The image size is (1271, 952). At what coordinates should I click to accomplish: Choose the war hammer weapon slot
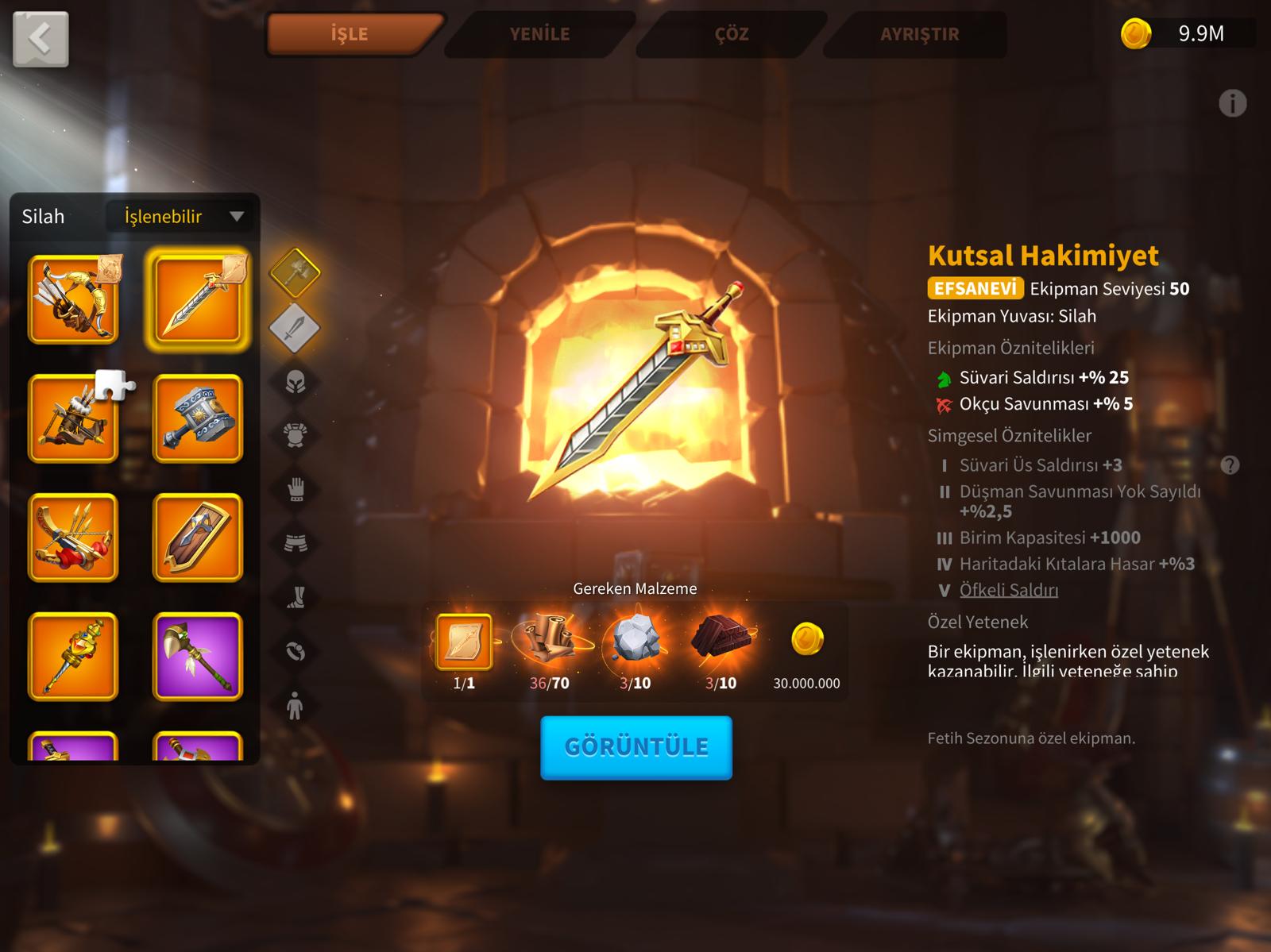[x=197, y=418]
